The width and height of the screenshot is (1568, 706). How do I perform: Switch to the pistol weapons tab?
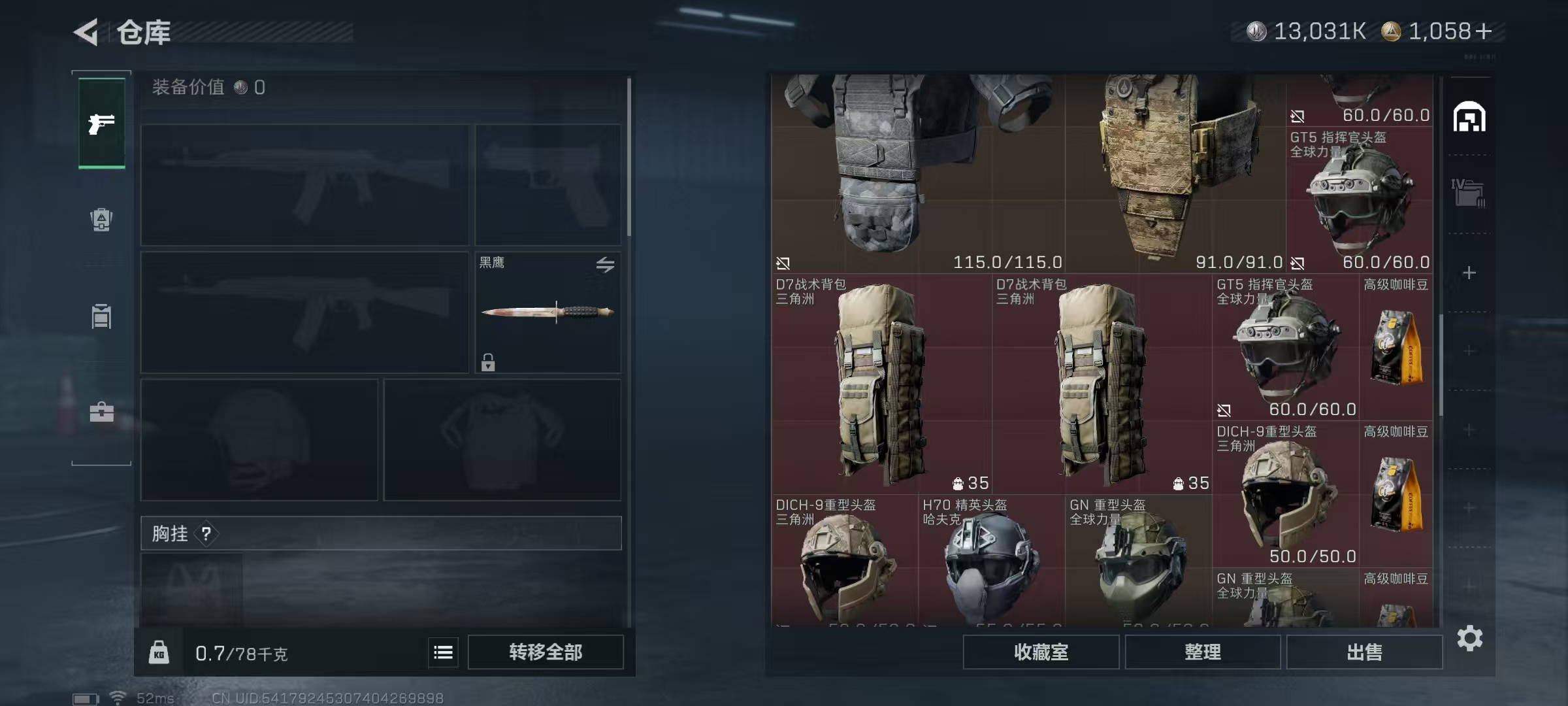tap(102, 124)
